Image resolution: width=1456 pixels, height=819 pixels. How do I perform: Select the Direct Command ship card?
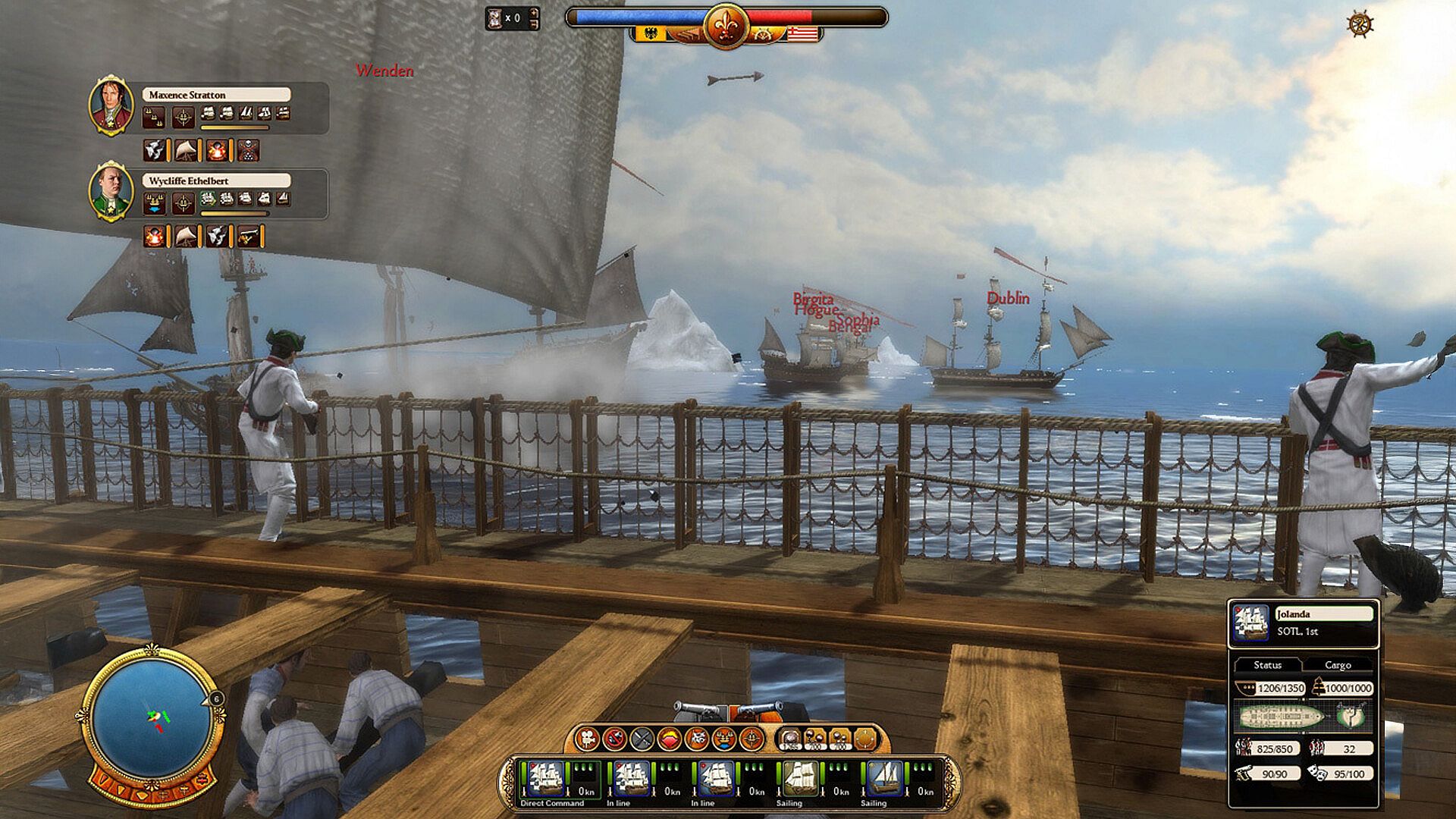click(547, 780)
